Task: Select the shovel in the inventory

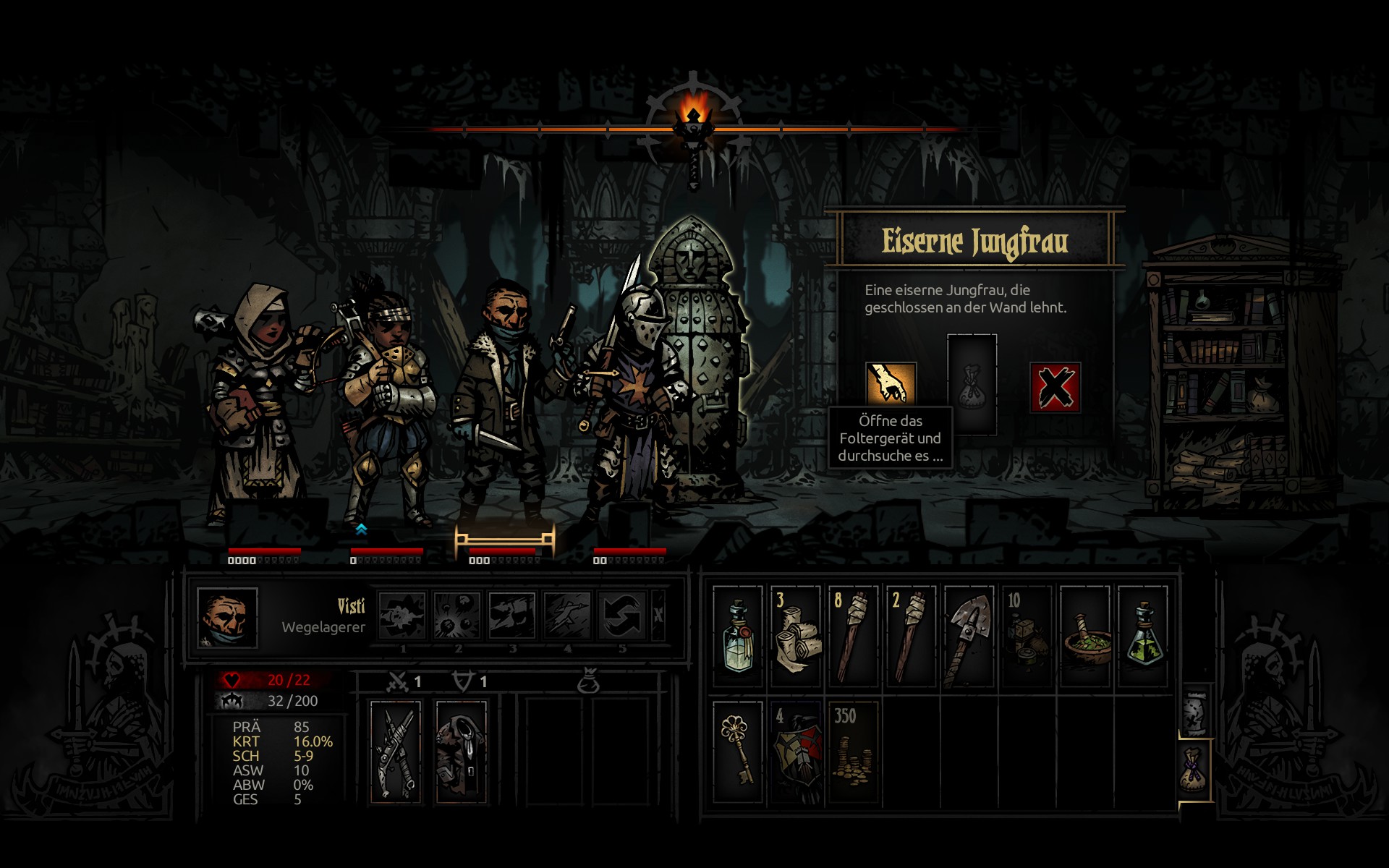Action: [x=969, y=636]
